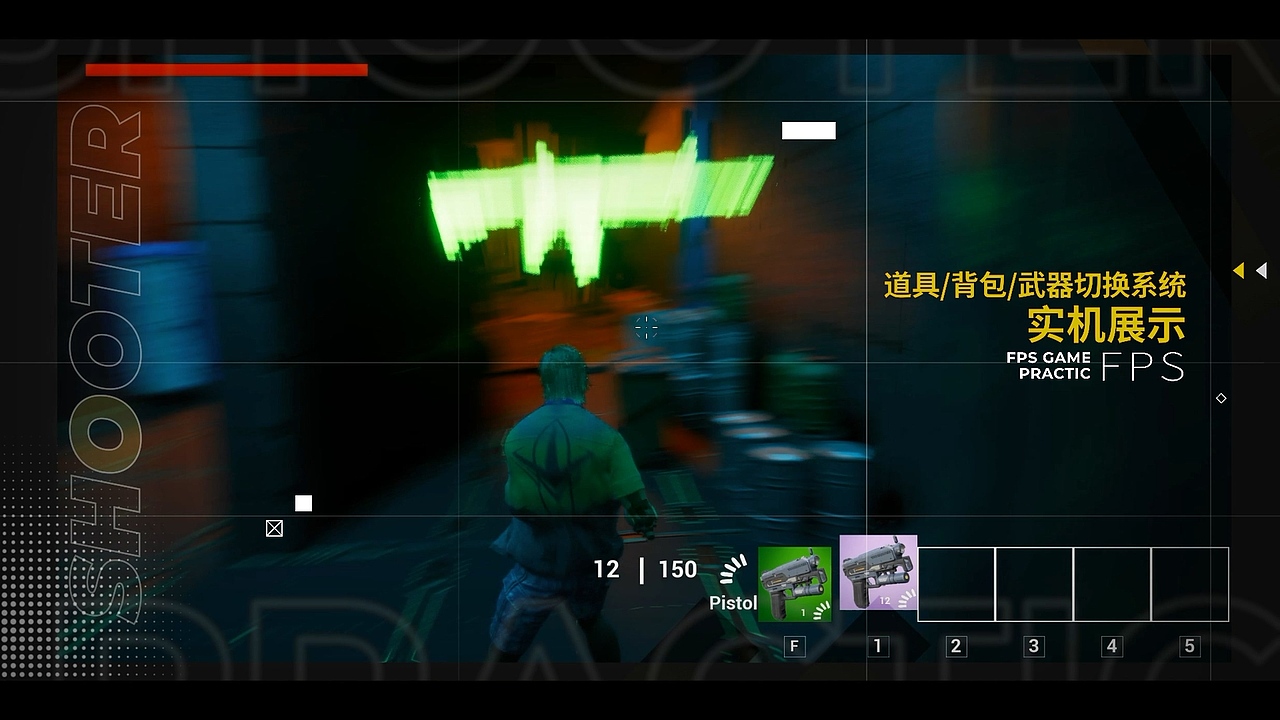The image size is (1280, 720).
Task: Click the crosshair in screen center
Action: coord(646,328)
